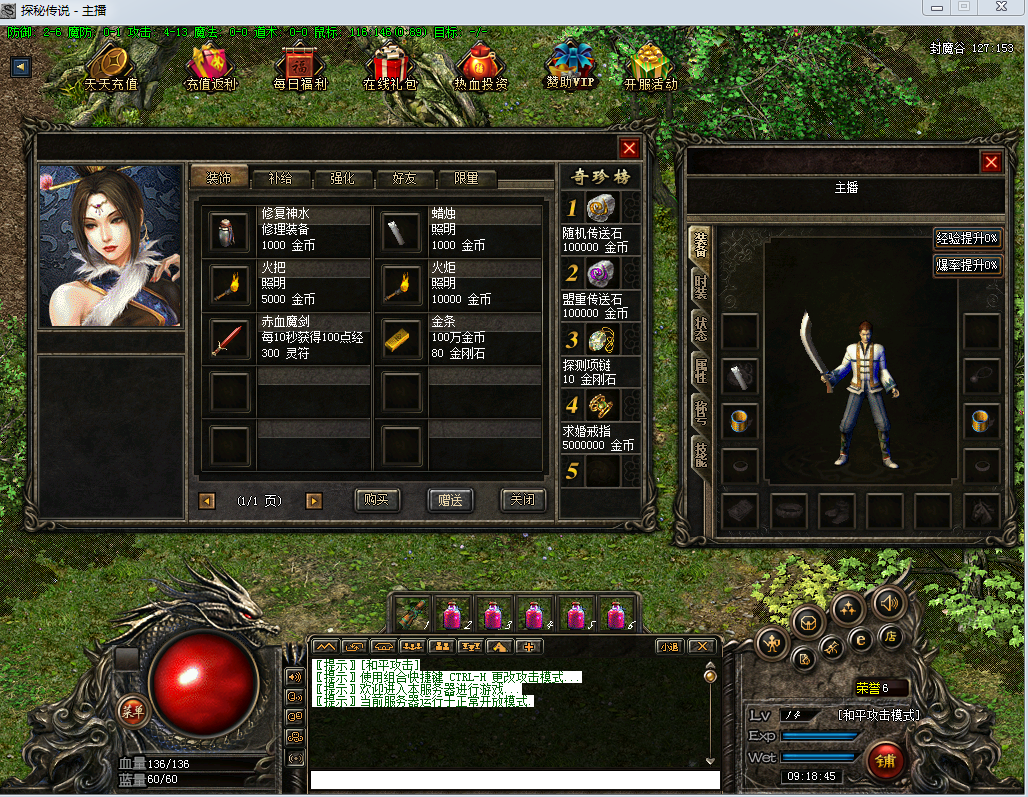1028x797 pixels.
Task: Select the 求婚戒指 ring in 奇珍榜
Action: pyautogui.click(x=600, y=406)
